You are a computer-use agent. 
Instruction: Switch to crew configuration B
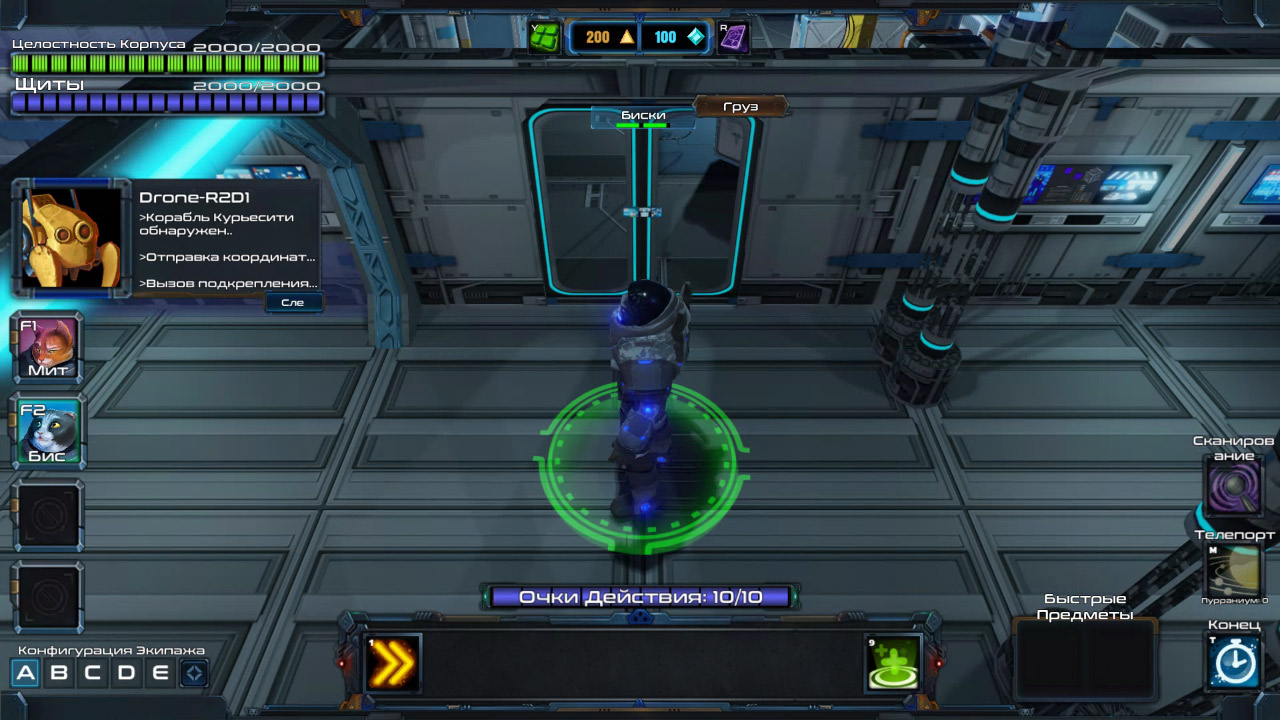coord(60,673)
